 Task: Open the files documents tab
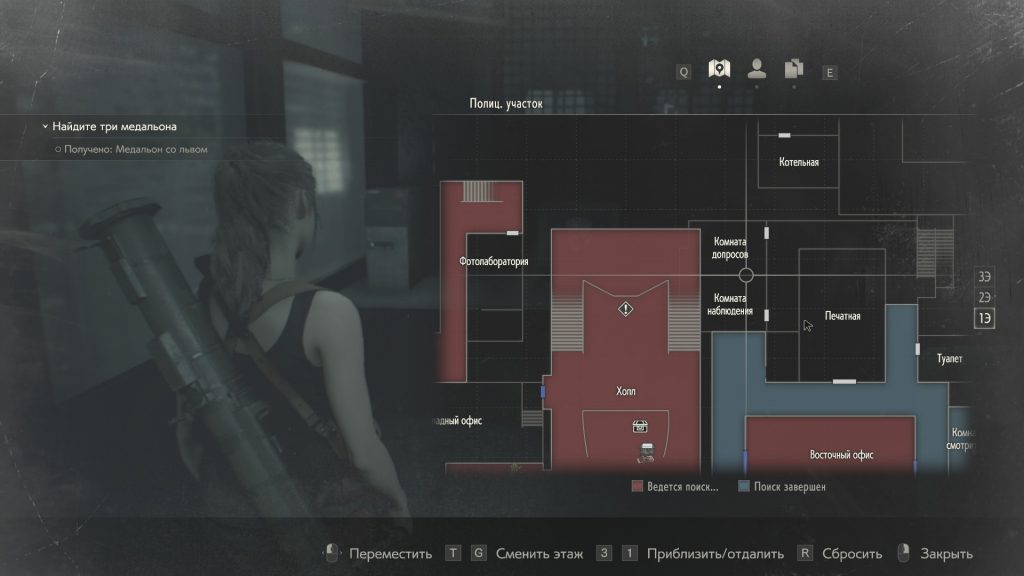point(794,69)
